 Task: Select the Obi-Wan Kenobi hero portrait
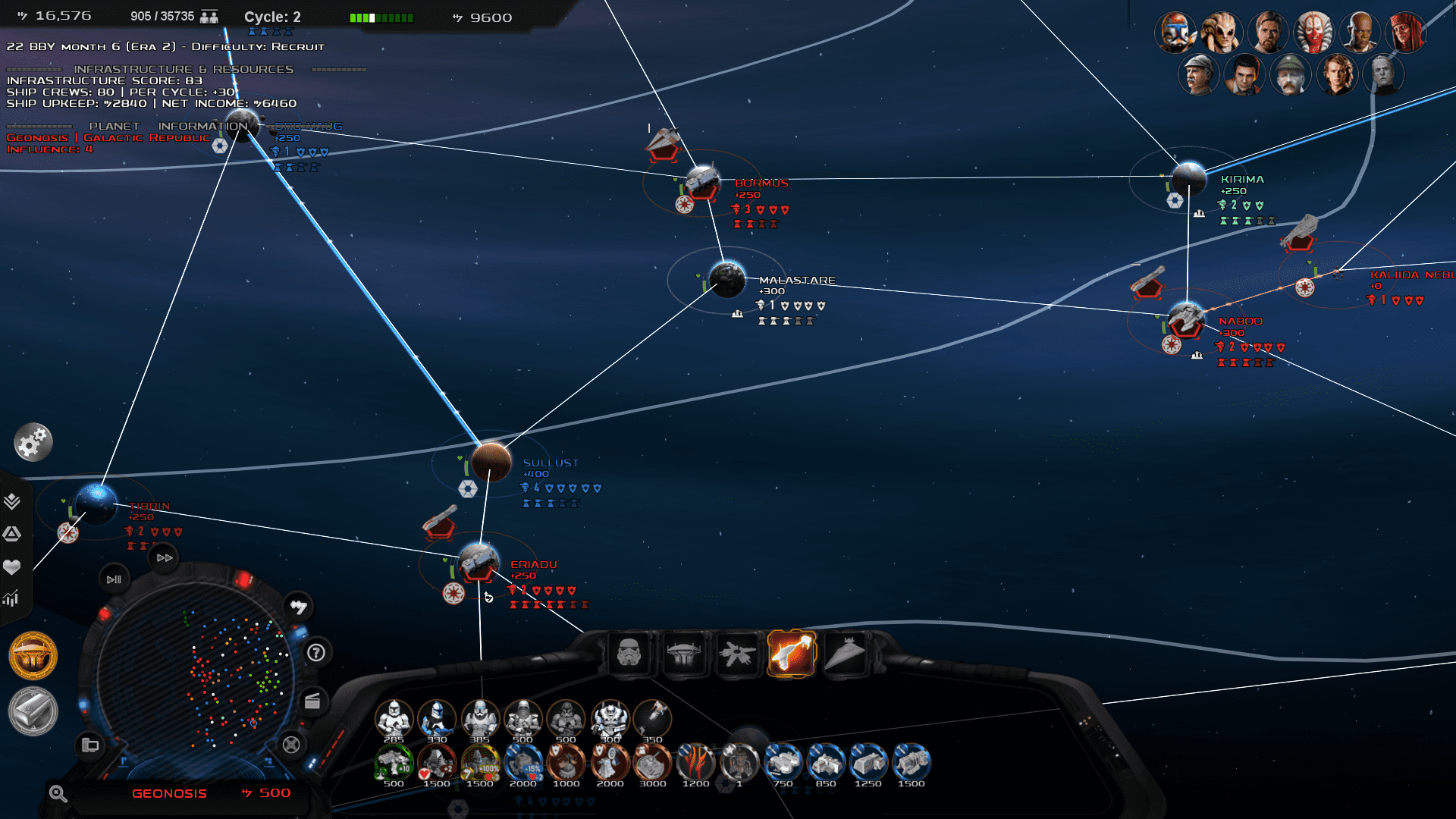click(x=1268, y=33)
